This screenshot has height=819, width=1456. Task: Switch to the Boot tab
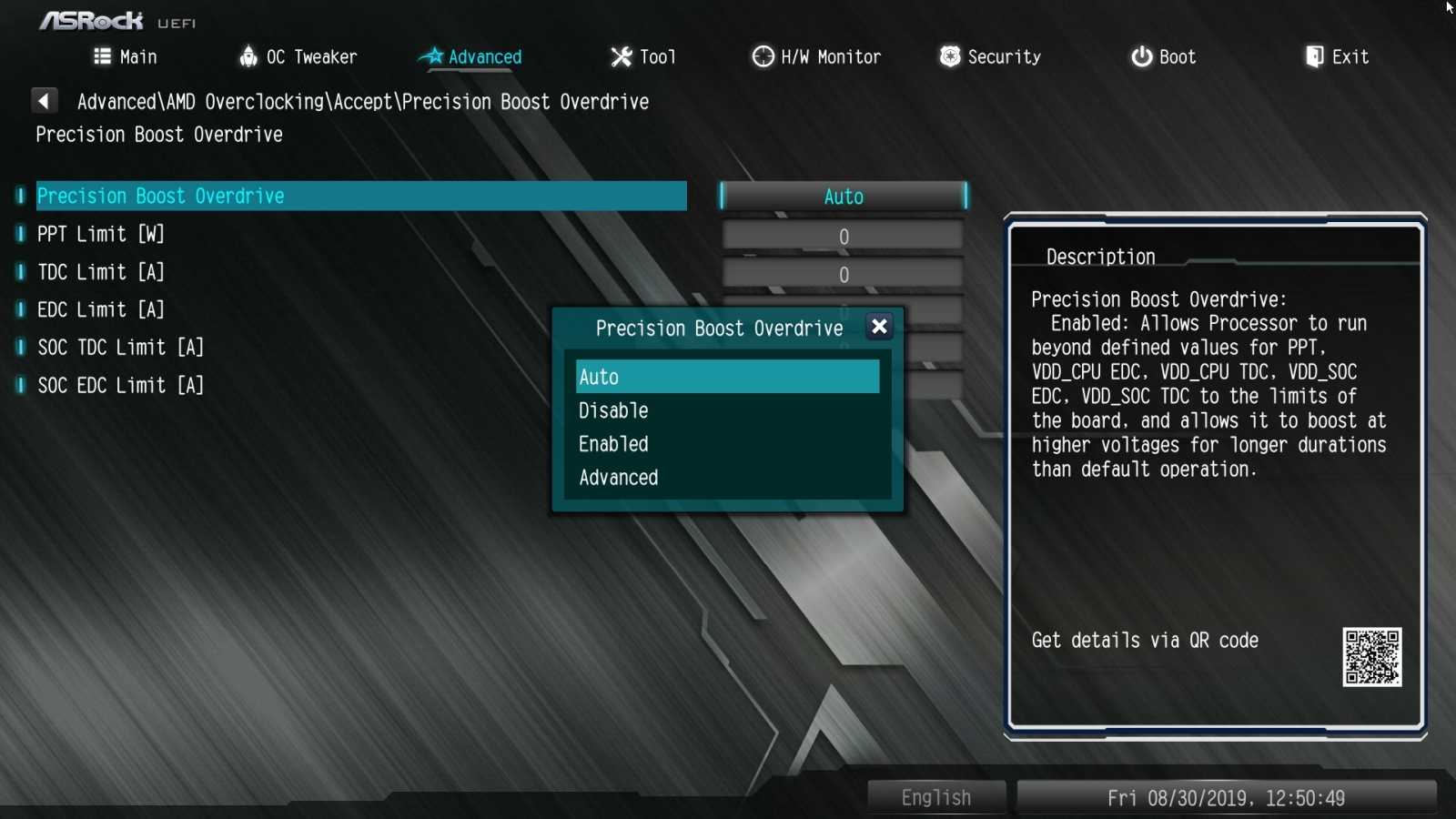pyautogui.click(x=1163, y=57)
